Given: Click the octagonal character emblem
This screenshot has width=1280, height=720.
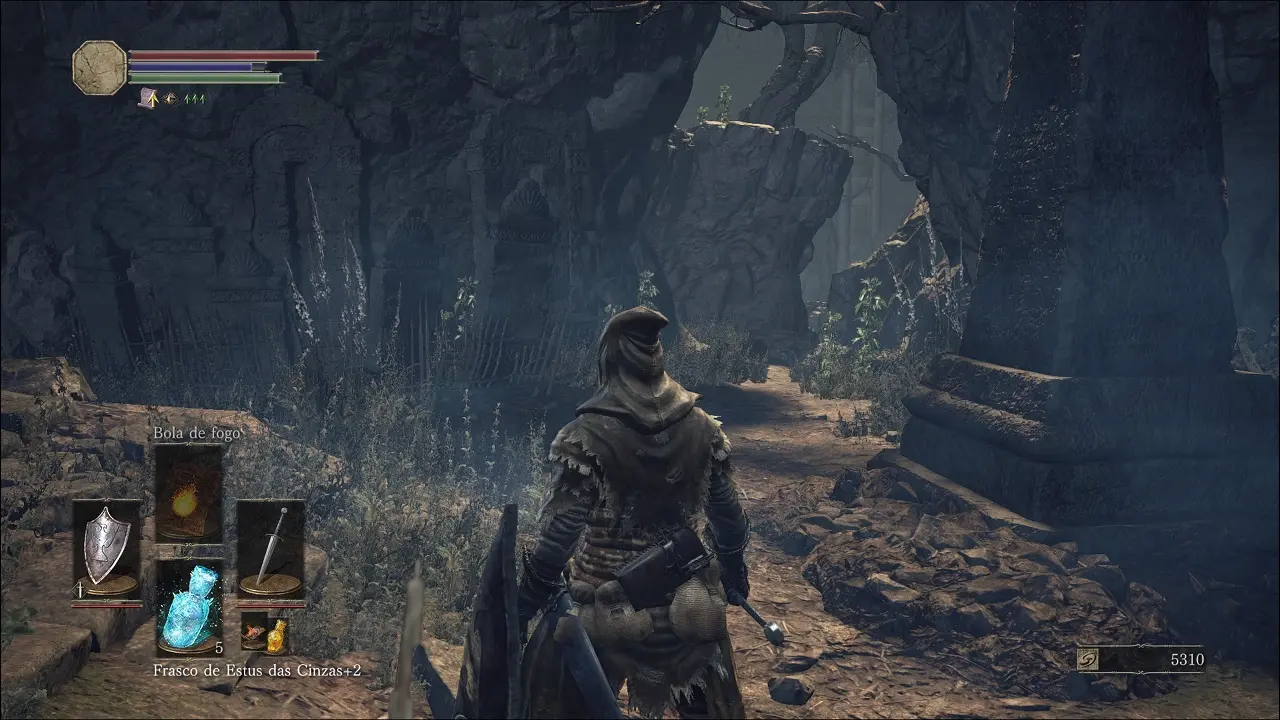Looking at the screenshot, I should [99, 68].
